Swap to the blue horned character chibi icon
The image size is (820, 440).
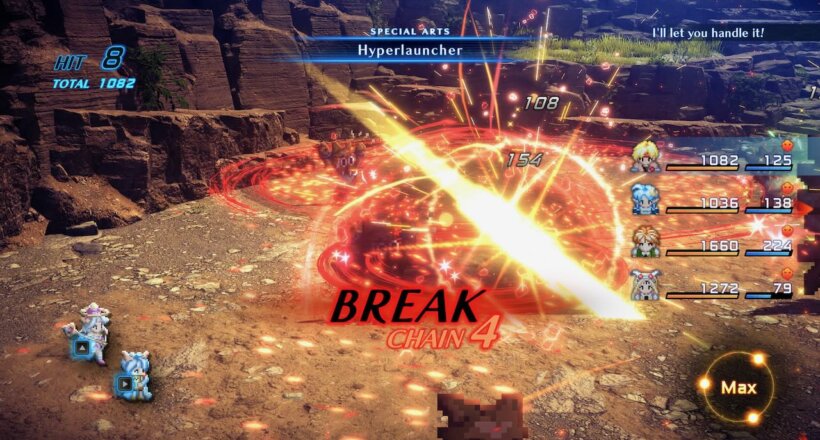pos(132,375)
